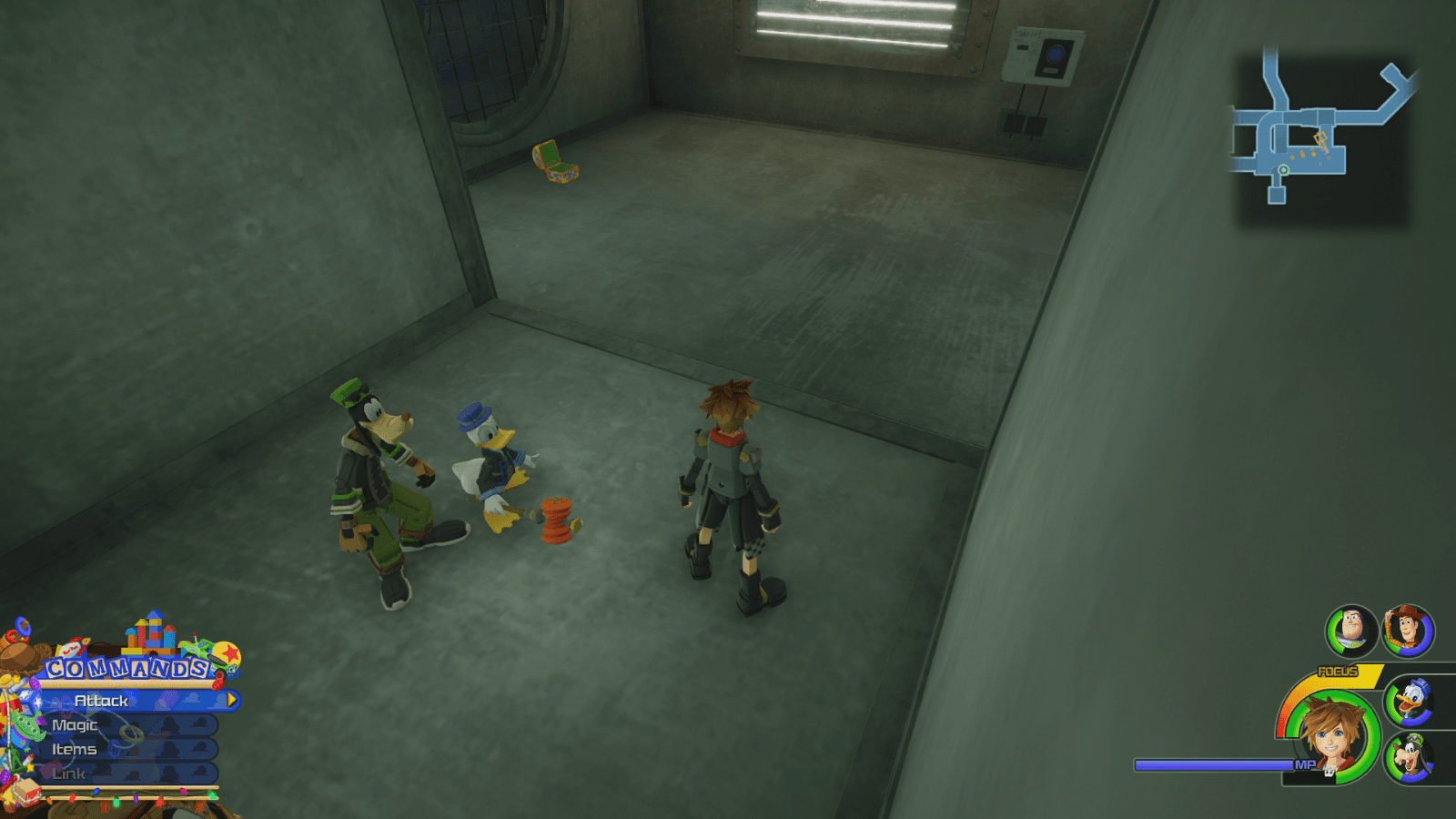Screen dimensions: 1456x819
Task: Open the Magic command list
Action: [x=75, y=725]
